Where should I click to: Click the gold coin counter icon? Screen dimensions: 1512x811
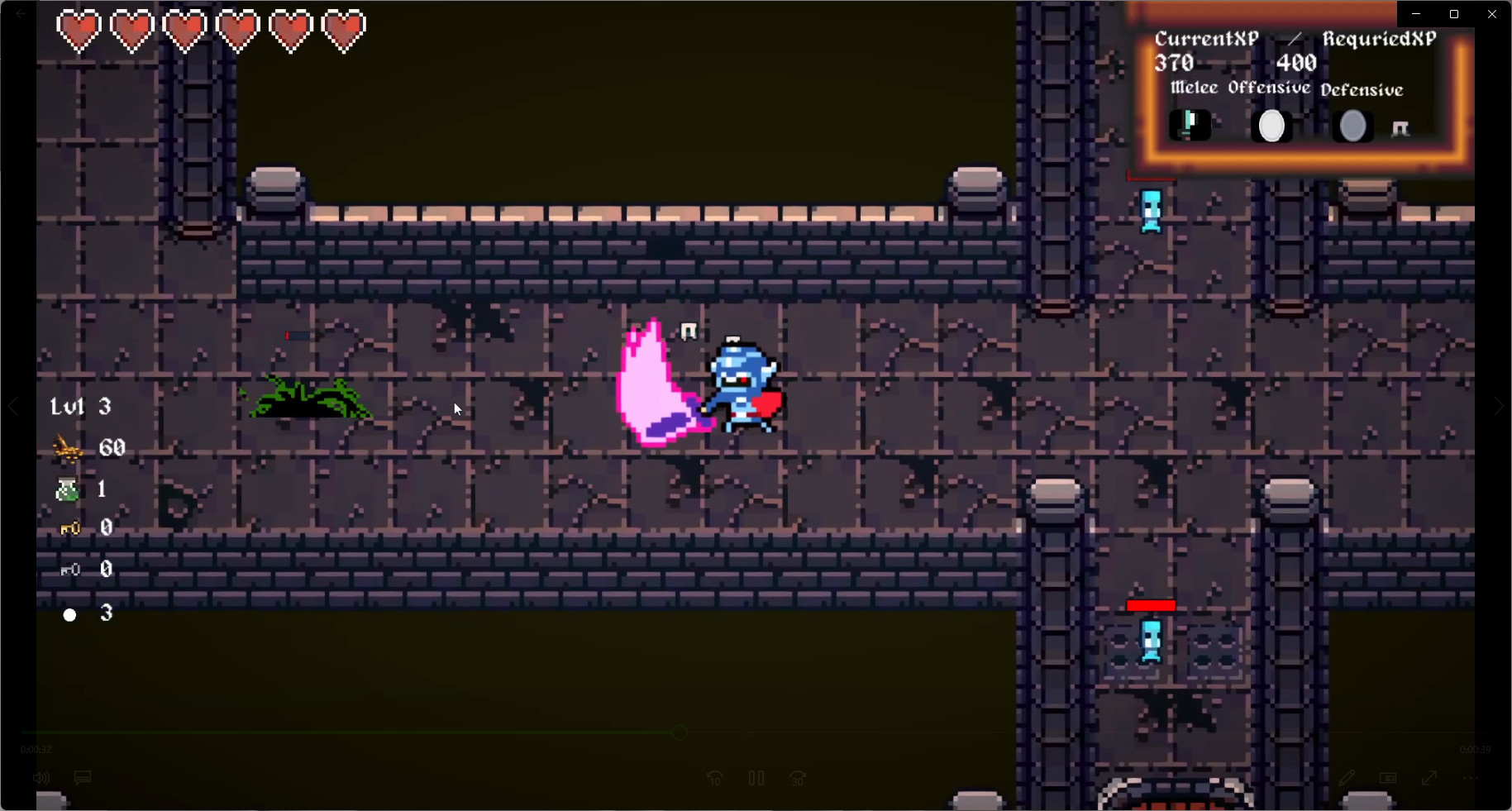(x=68, y=448)
